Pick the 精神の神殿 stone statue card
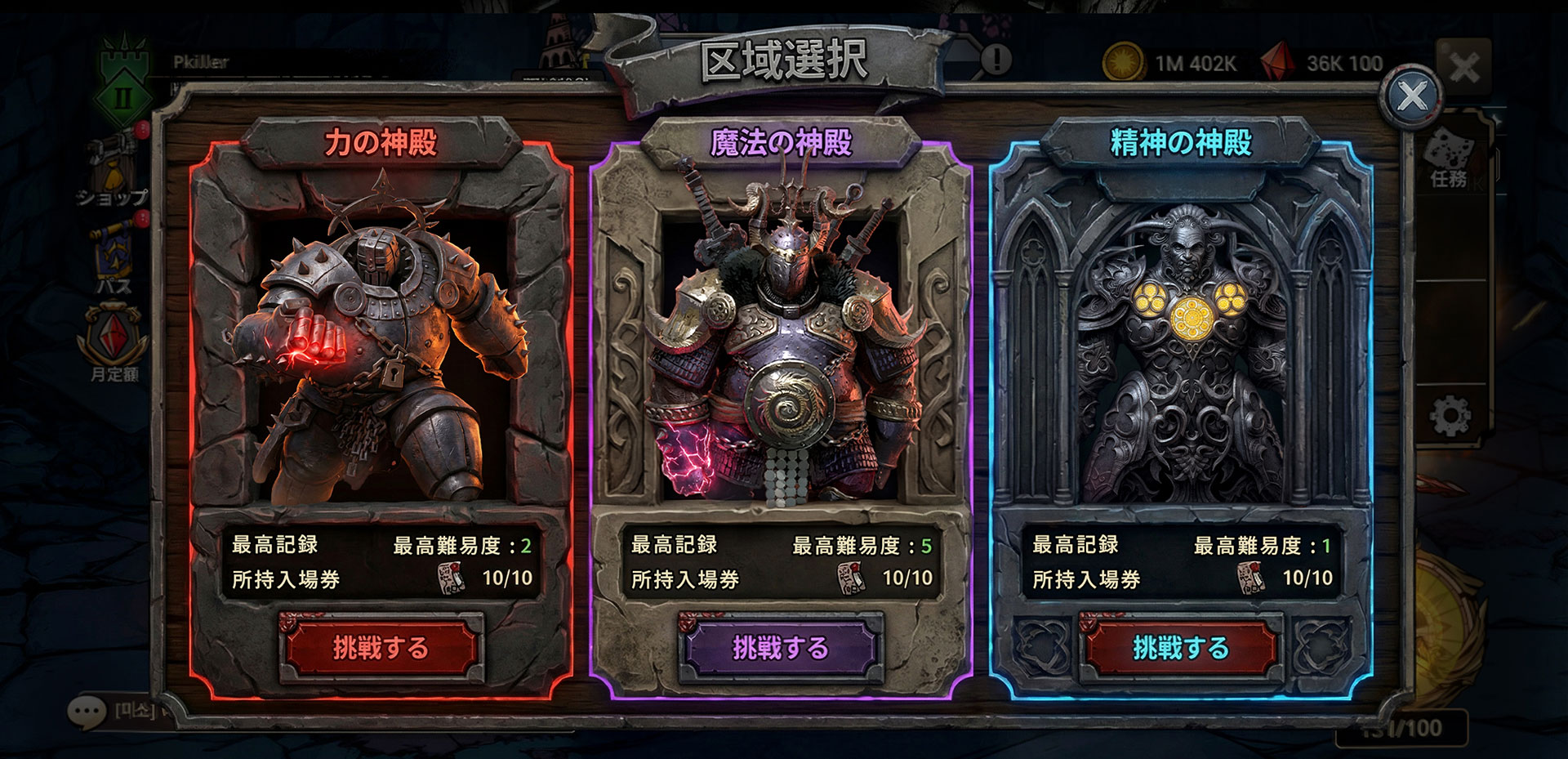The image size is (1568, 759). pyautogui.click(x=1181, y=343)
